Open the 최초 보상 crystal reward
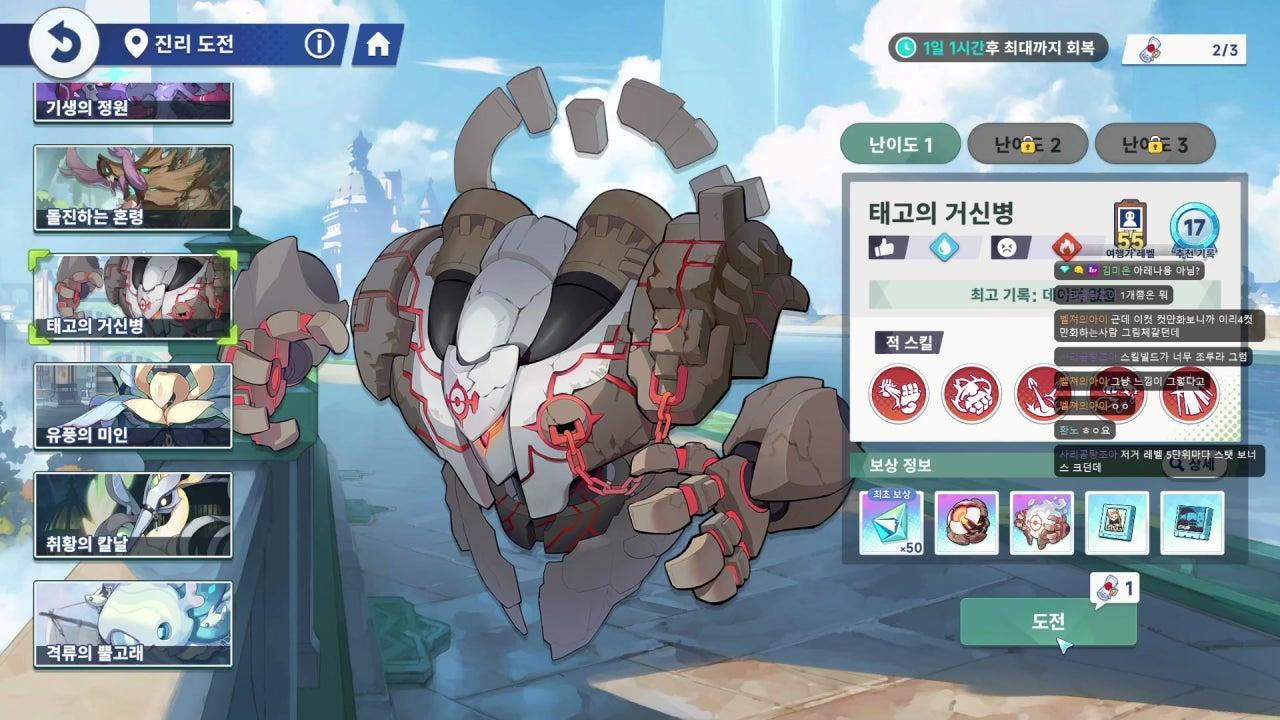The image size is (1280, 720). [891, 522]
